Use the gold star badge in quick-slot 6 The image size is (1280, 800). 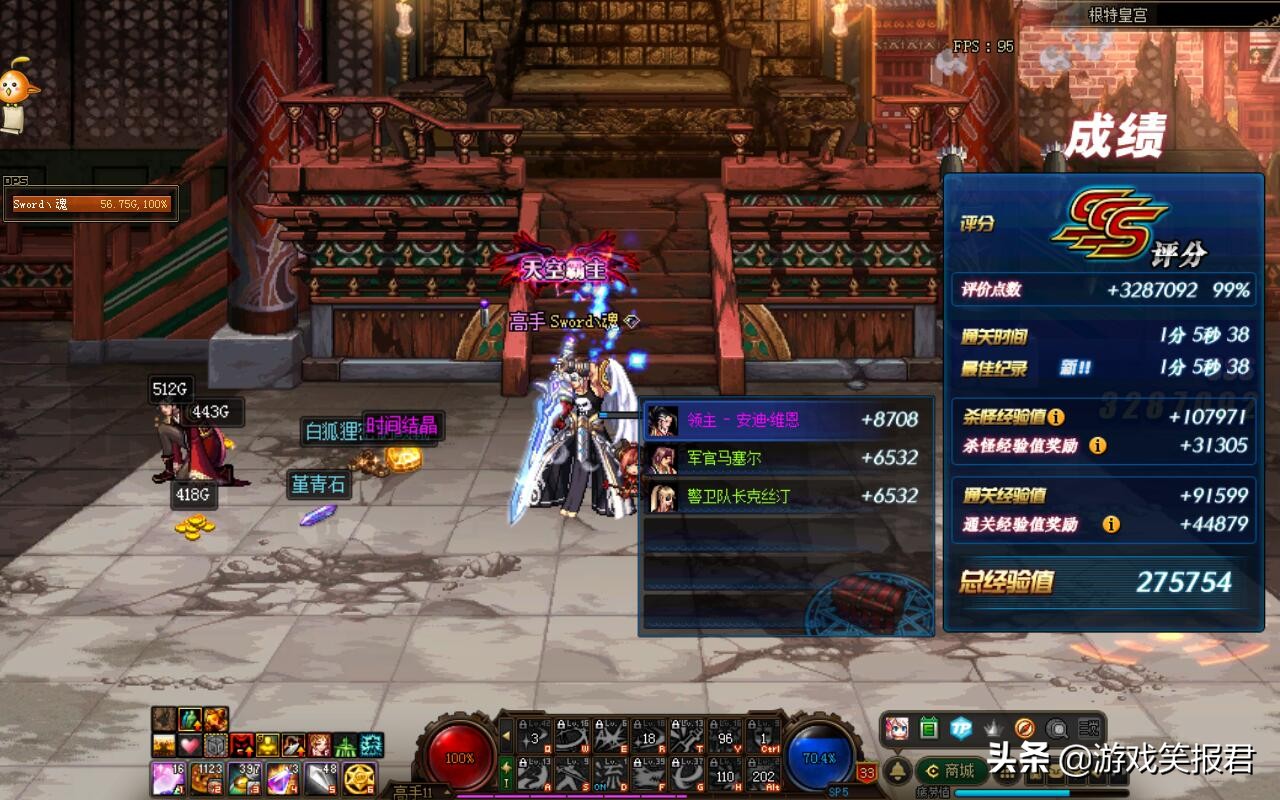[359, 777]
